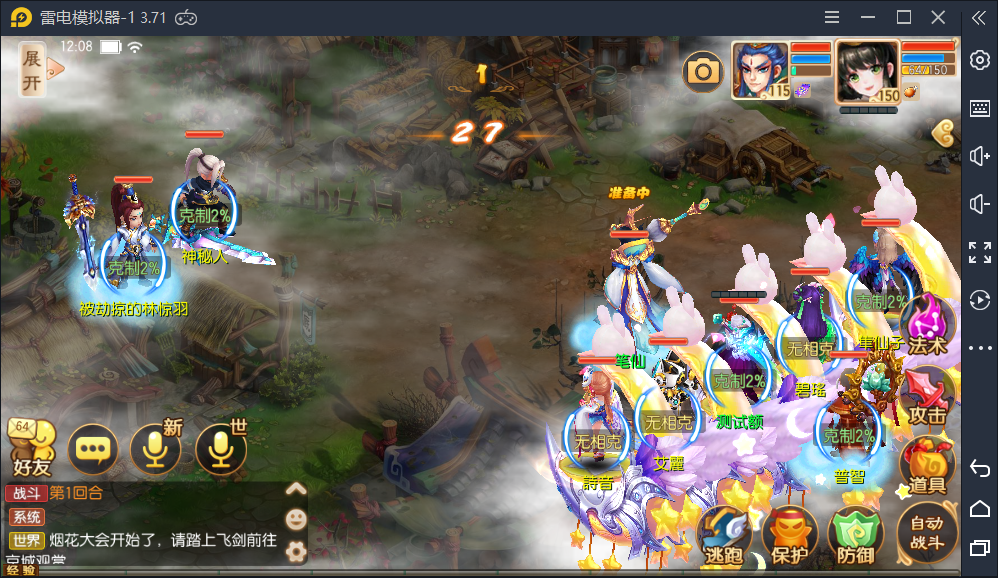Open the 好友 friends list
Viewport: 998px width, 578px height.
(28, 448)
